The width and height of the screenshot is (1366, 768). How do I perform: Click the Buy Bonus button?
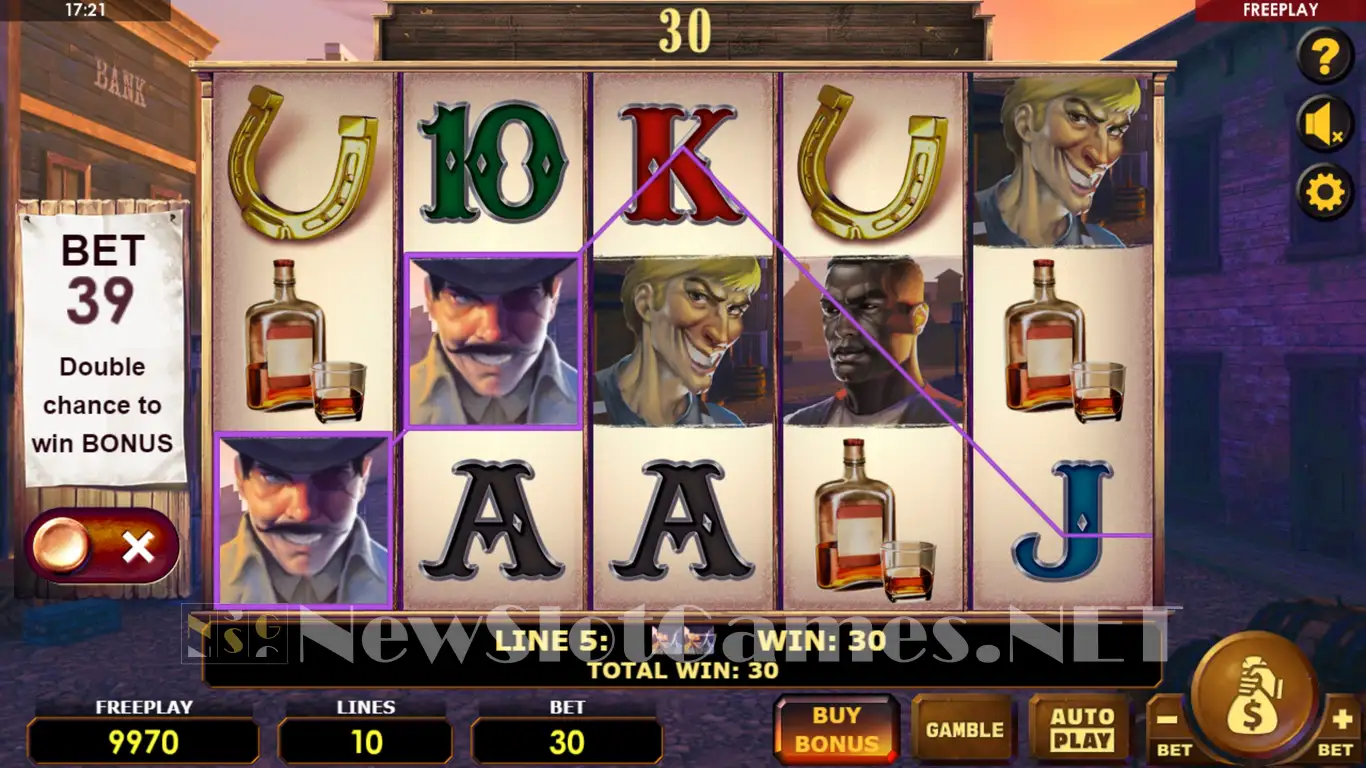pos(837,729)
